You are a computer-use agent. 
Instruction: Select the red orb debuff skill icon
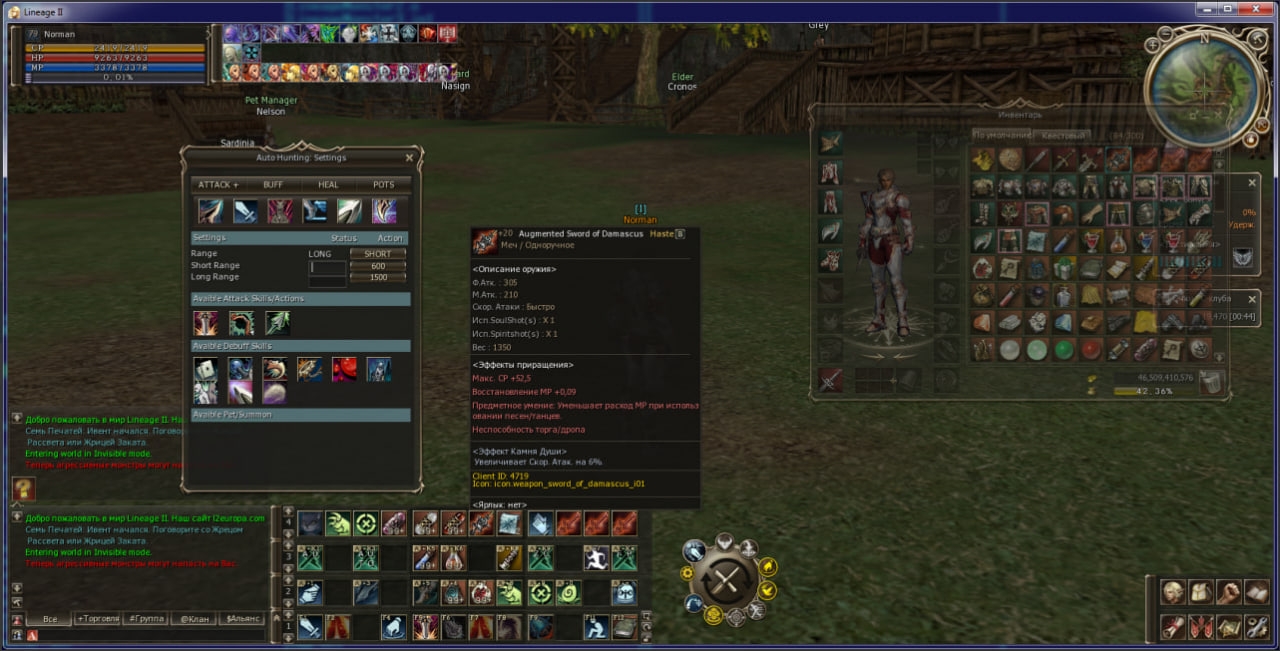344,370
